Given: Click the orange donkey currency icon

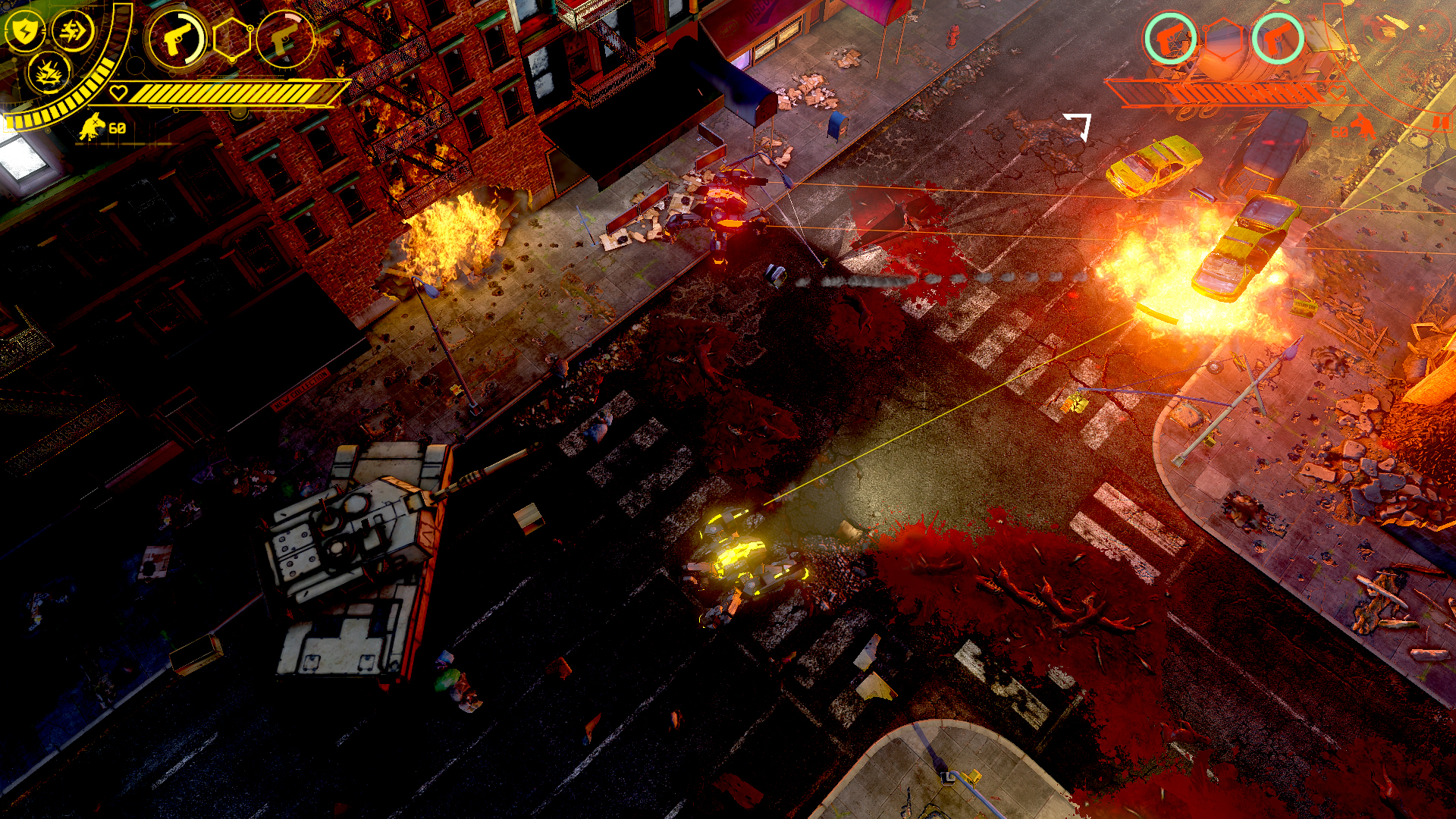Looking at the screenshot, I should tap(1363, 127).
